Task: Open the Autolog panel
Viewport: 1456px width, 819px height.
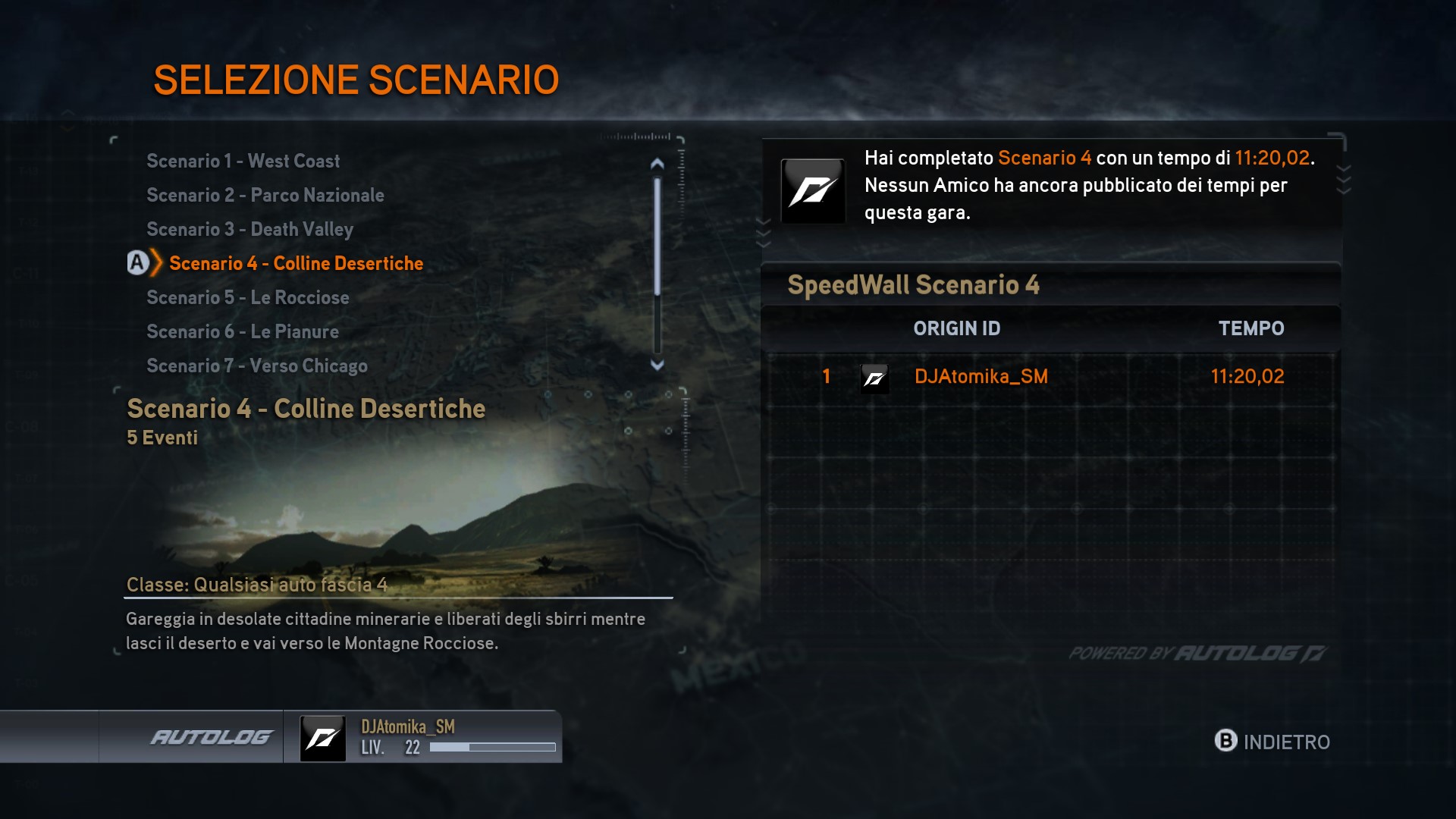Action: pos(211,737)
